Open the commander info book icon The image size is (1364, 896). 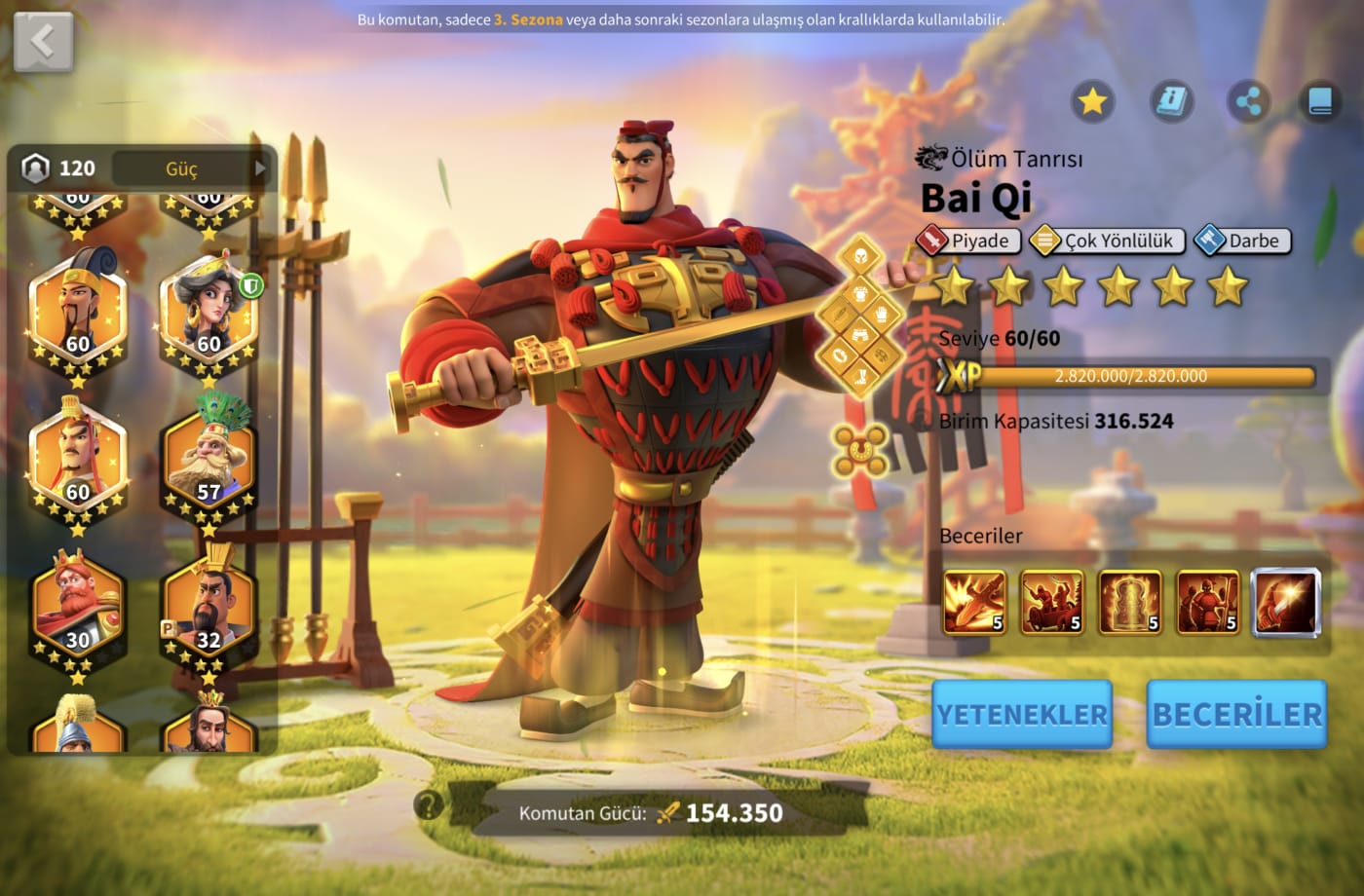click(1171, 101)
